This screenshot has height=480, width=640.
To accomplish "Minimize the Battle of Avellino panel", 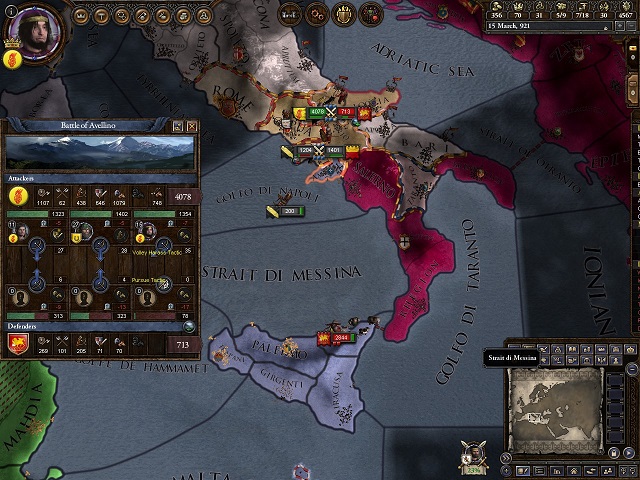I will (176, 126).
